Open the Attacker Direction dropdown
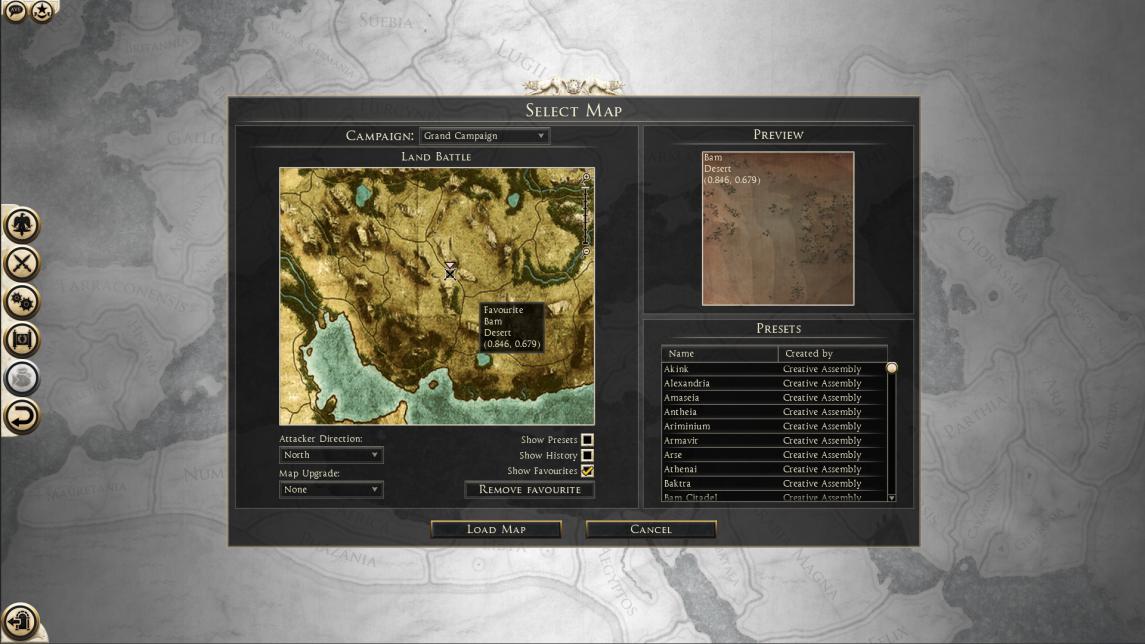 (331, 455)
